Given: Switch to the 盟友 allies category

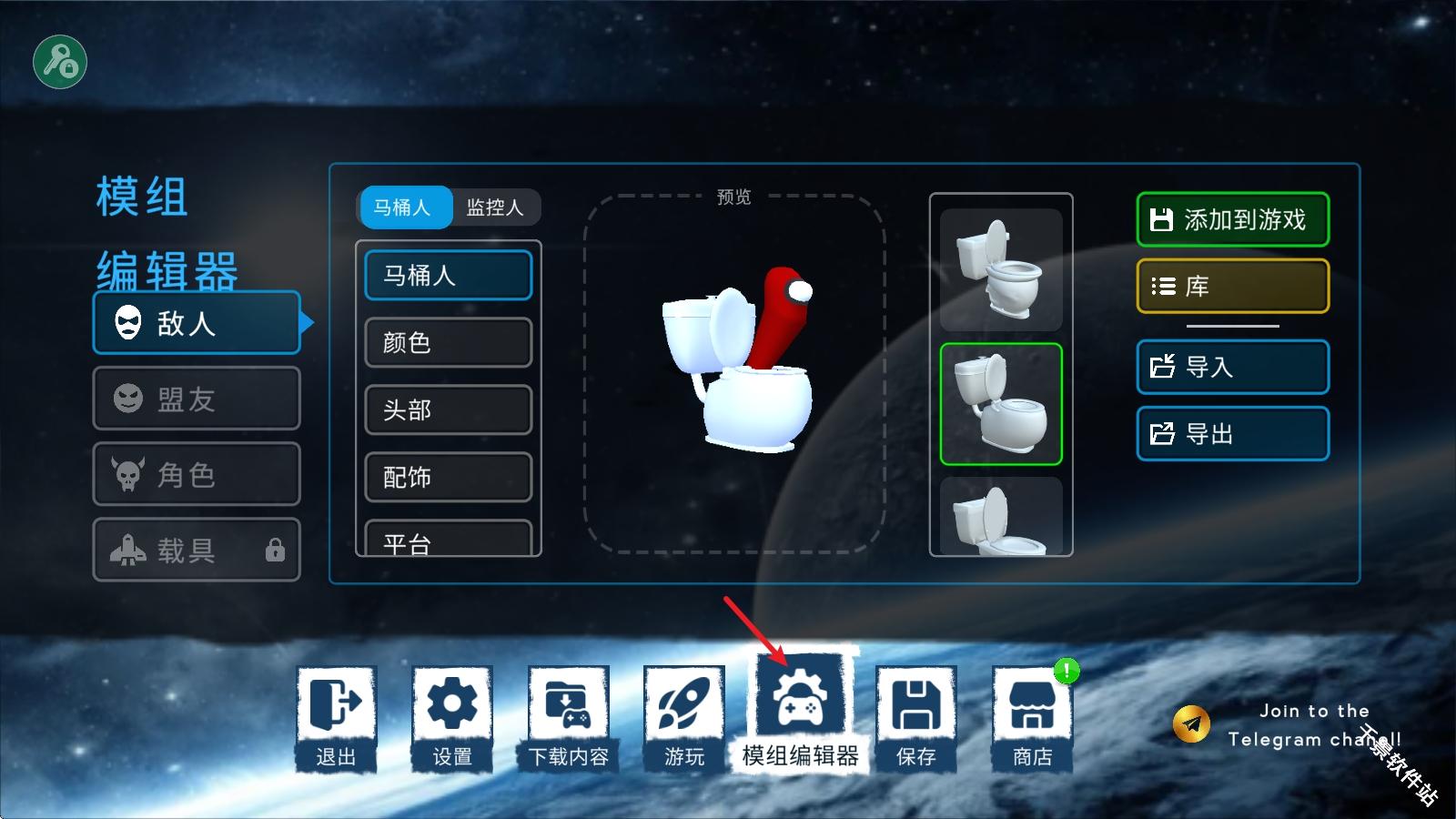Looking at the screenshot, I should coord(196,399).
